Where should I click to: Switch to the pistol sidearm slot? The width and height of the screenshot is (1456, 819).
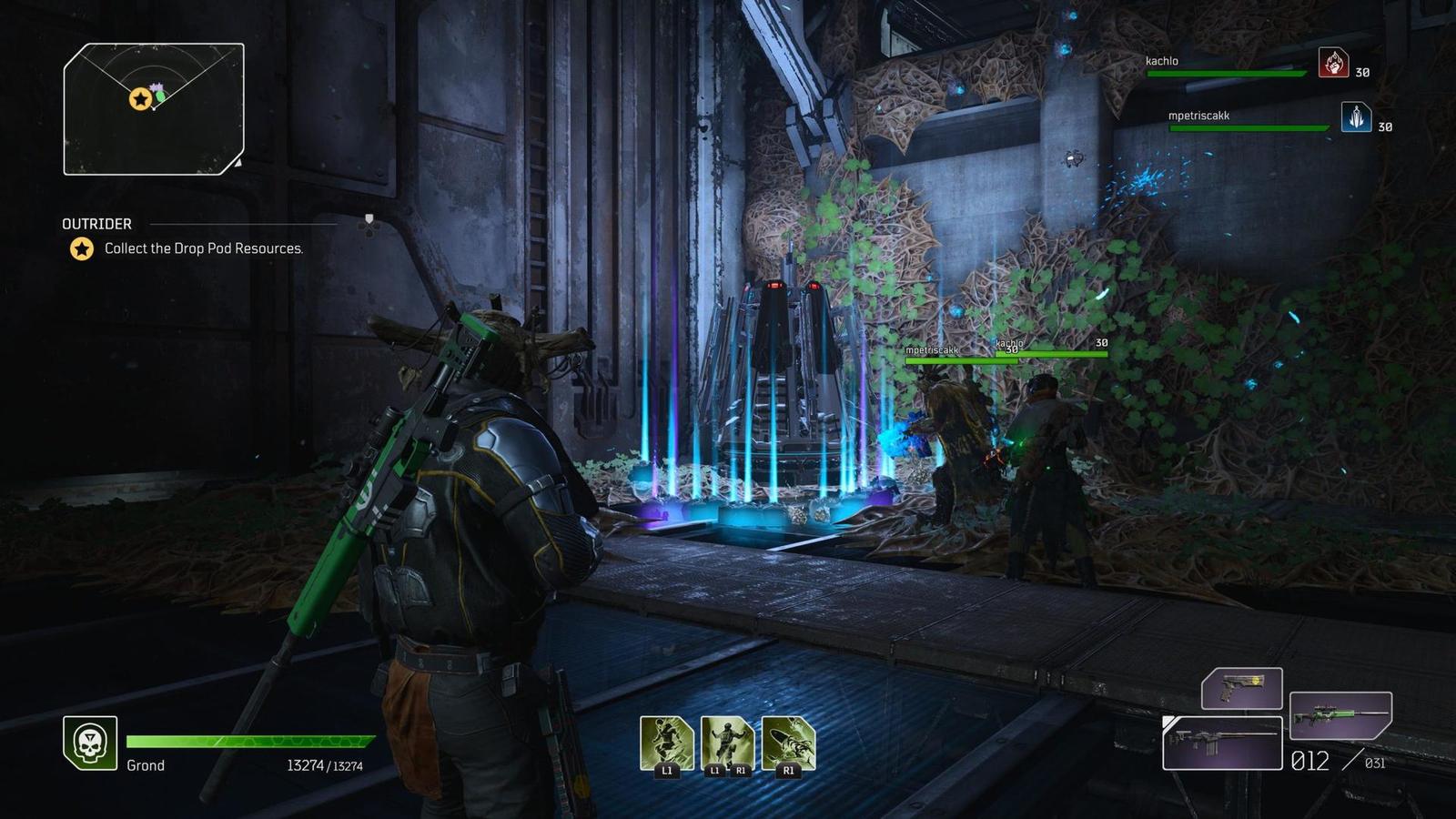(x=1241, y=688)
